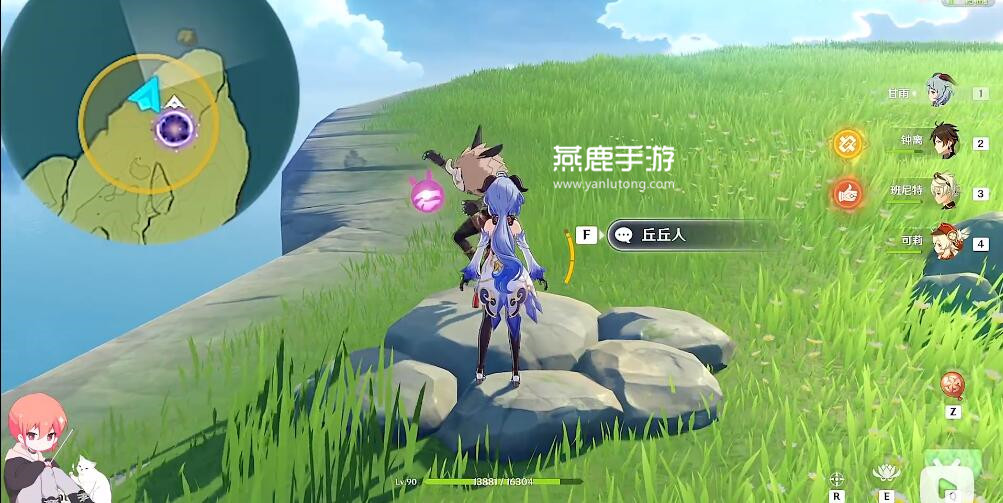Image resolution: width=1003 pixels, height=503 pixels.
Task: Toggle the crosshair aiming mode icon
Action: click(x=836, y=478)
